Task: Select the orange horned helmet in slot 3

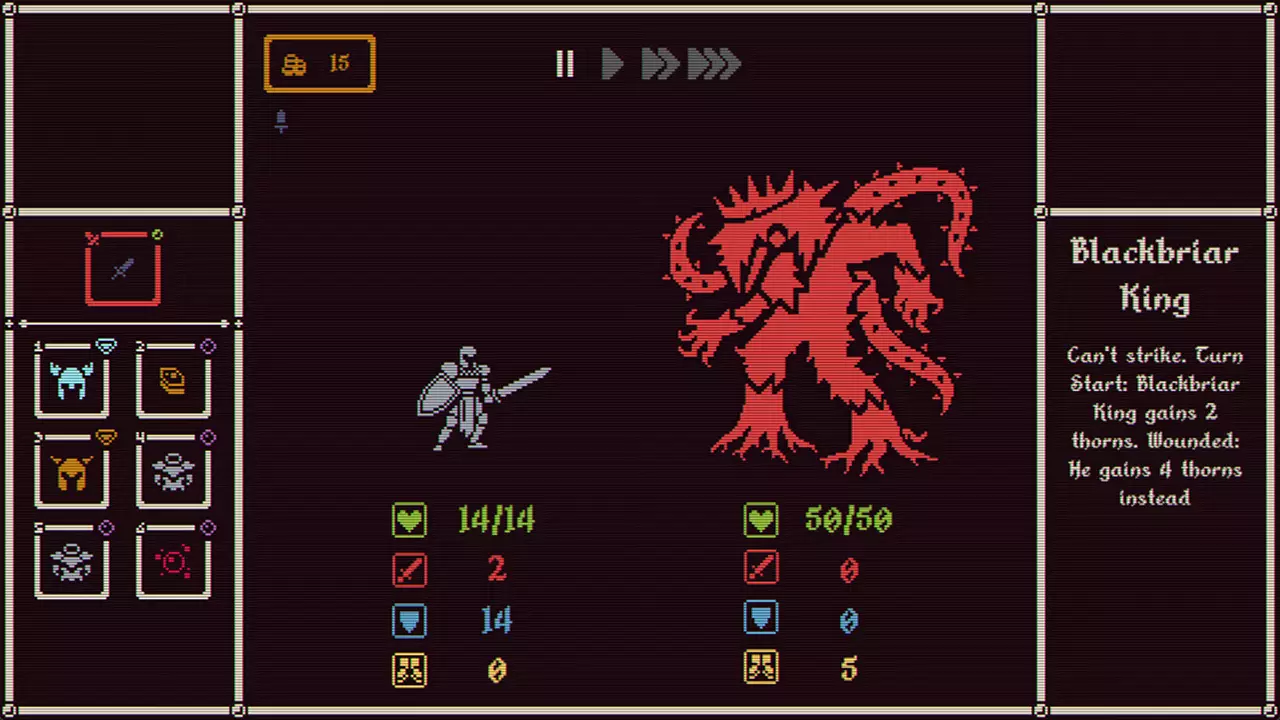Action: (72, 473)
